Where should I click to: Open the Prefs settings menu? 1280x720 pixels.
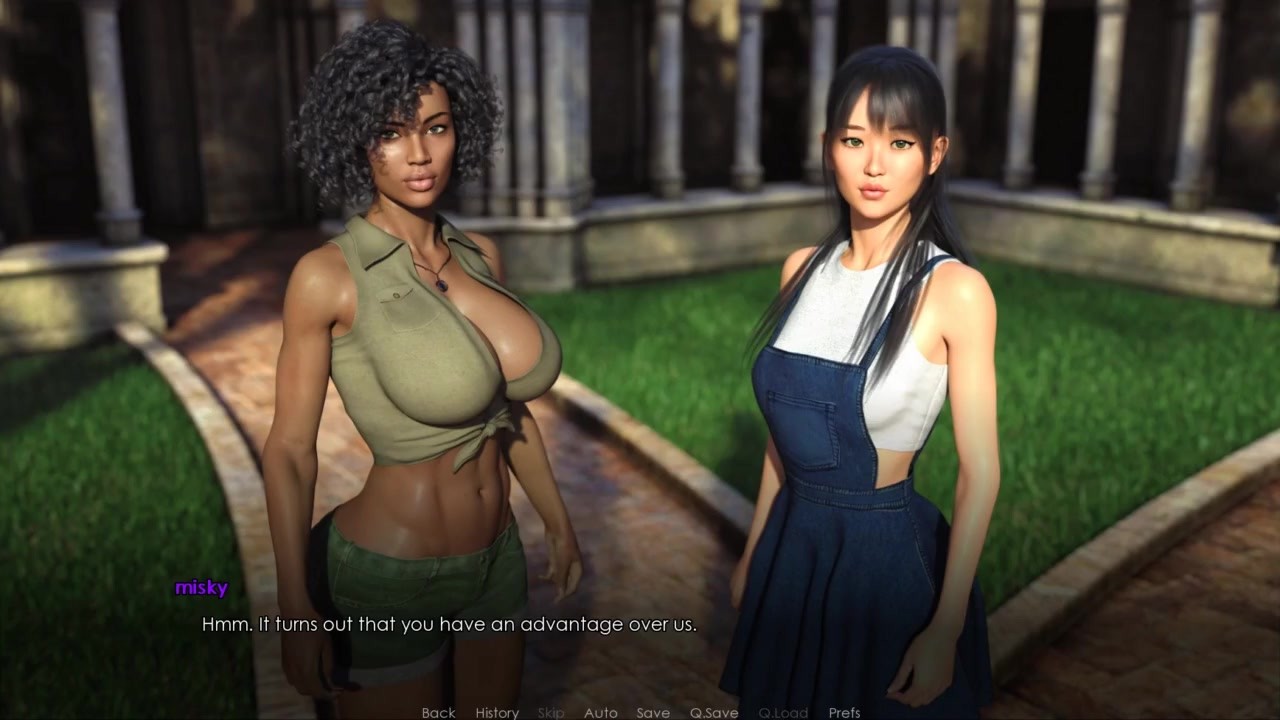tap(844, 712)
